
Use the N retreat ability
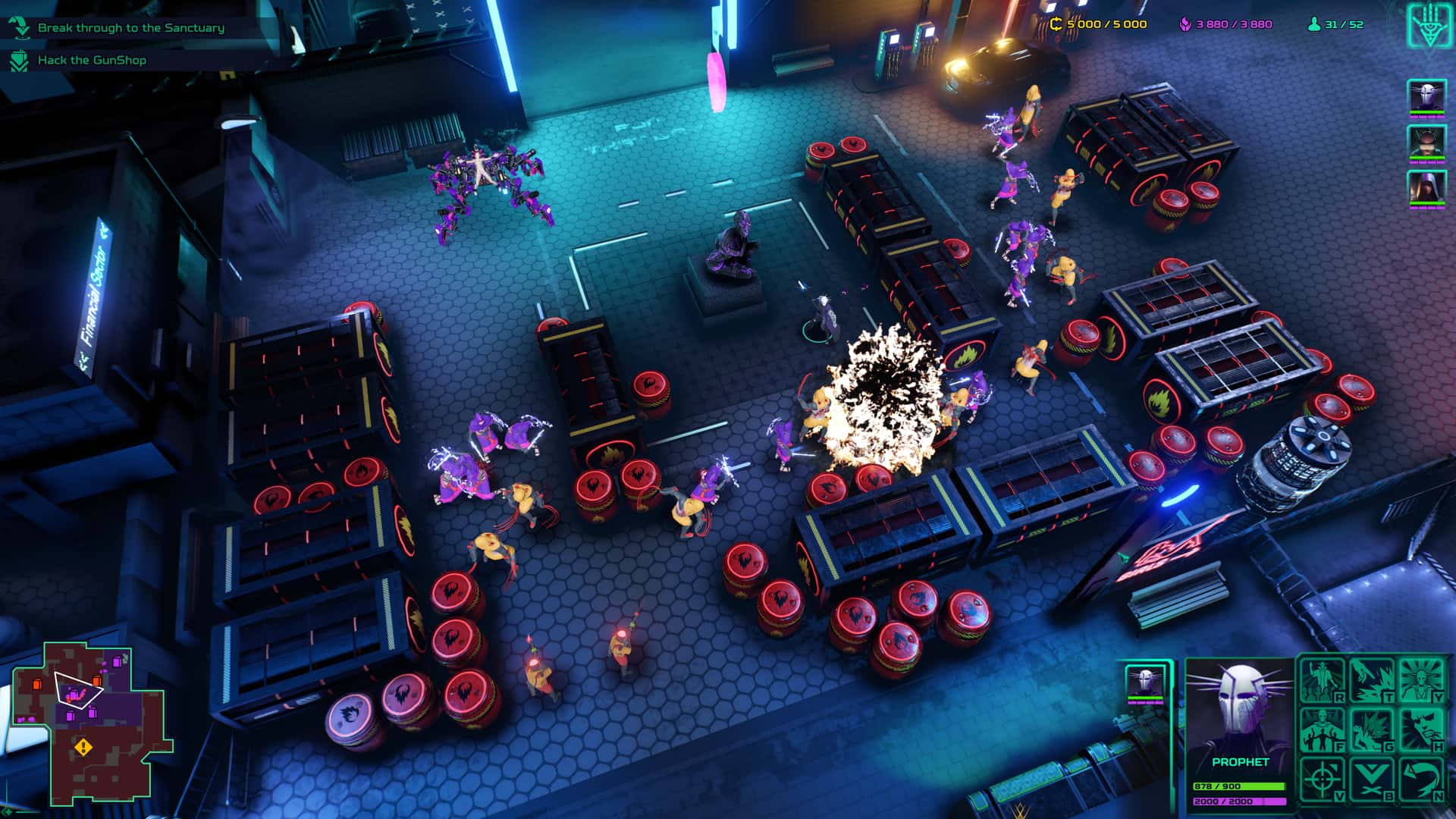(1422, 779)
